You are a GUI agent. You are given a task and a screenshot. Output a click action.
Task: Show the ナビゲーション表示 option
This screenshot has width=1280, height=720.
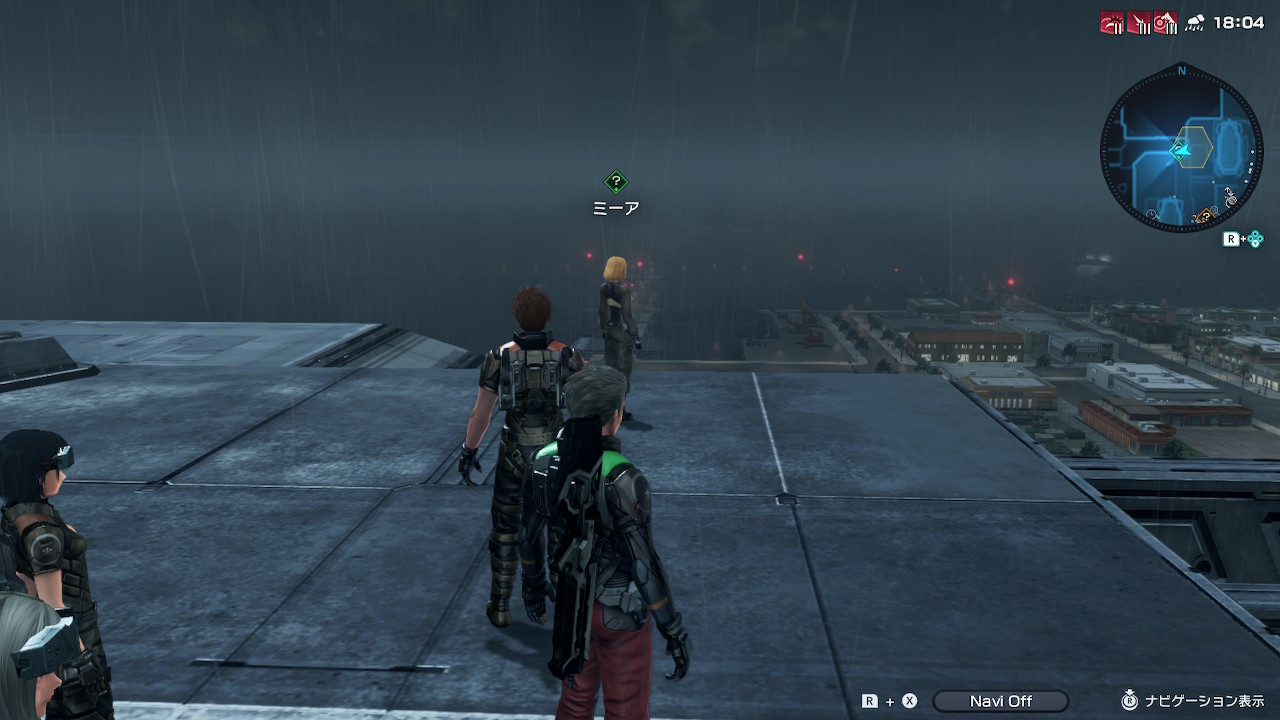point(1192,701)
